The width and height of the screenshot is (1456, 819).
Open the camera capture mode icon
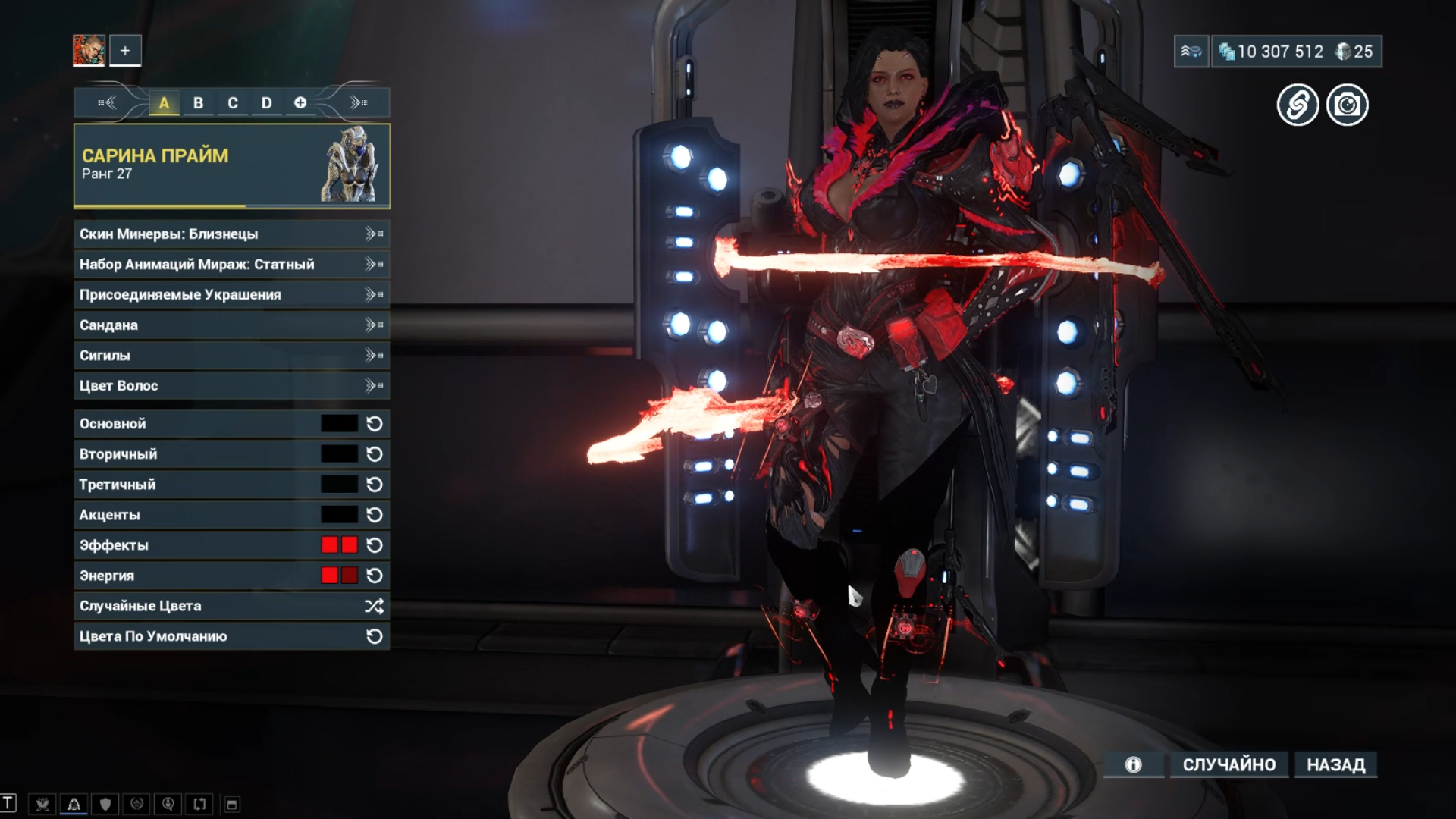pos(1347,105)
